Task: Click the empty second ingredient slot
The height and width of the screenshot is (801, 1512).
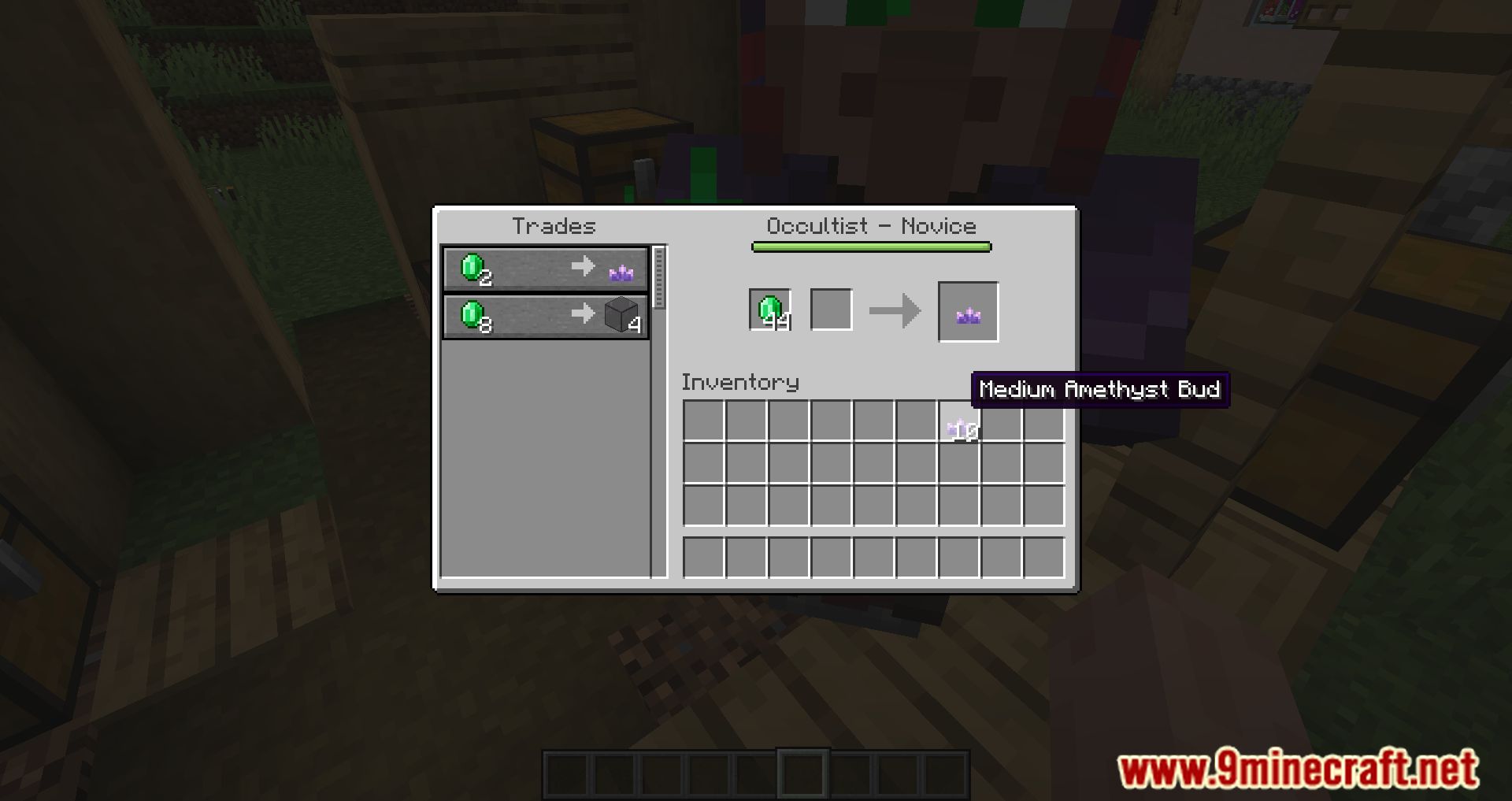Action: click(x=831, y=309)
